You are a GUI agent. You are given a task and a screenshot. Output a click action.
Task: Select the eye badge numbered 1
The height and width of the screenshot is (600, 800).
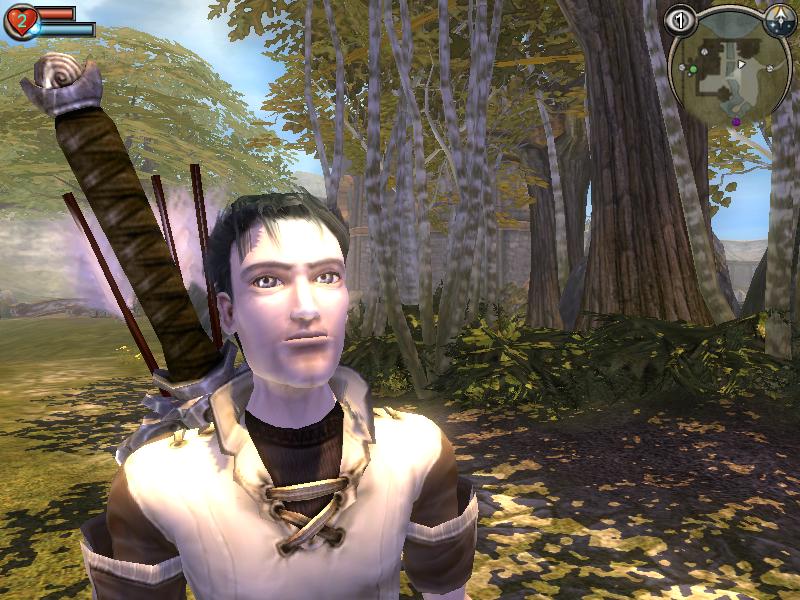point(681,19)
